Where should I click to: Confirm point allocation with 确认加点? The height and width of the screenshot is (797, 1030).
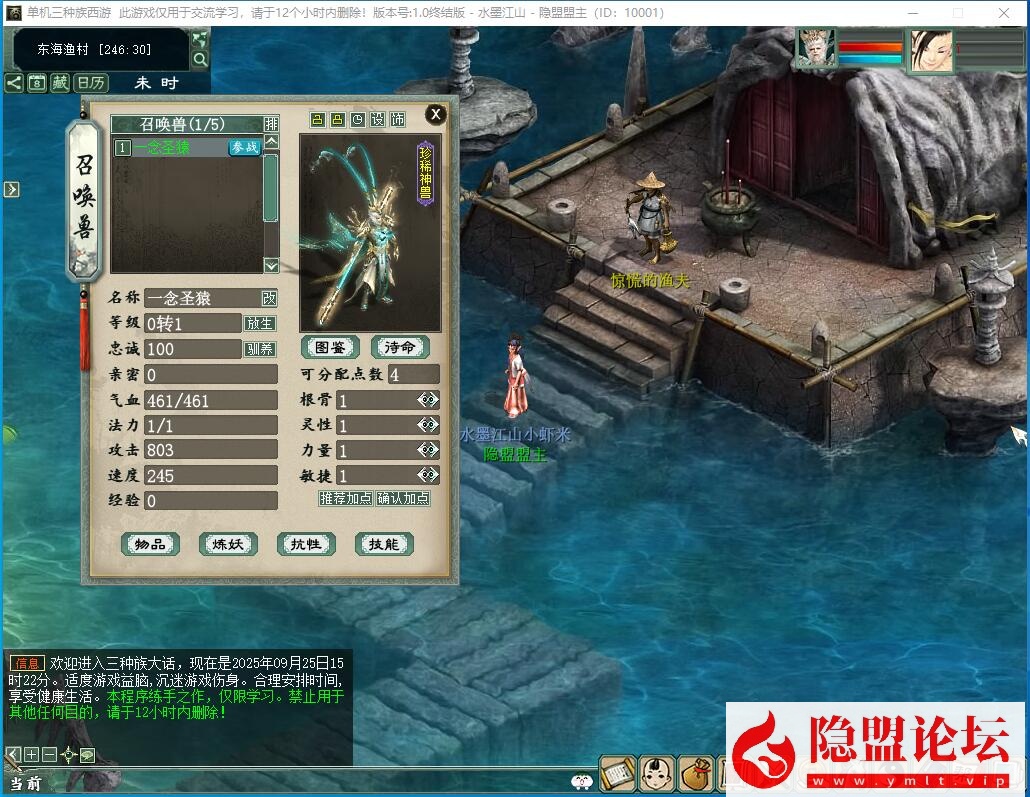pyautogui.click(x=403, y=498)
